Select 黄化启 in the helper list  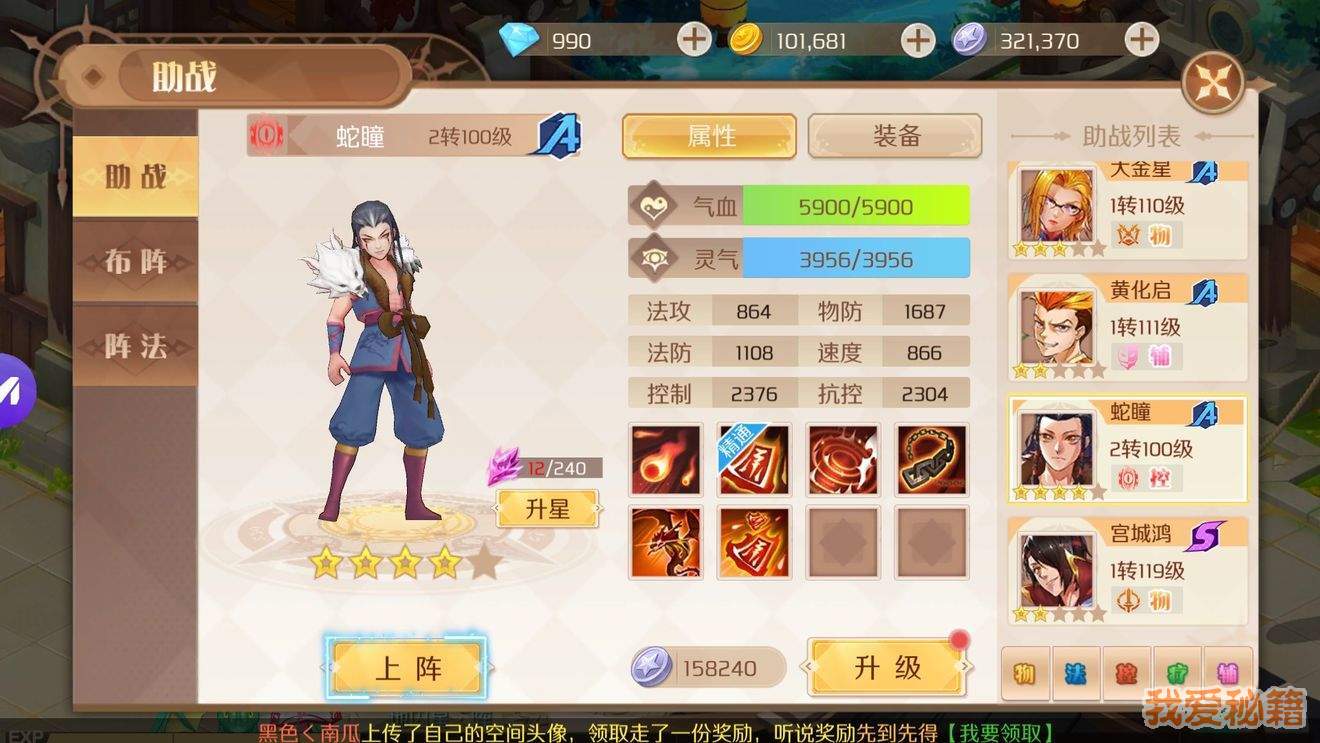1128,326
